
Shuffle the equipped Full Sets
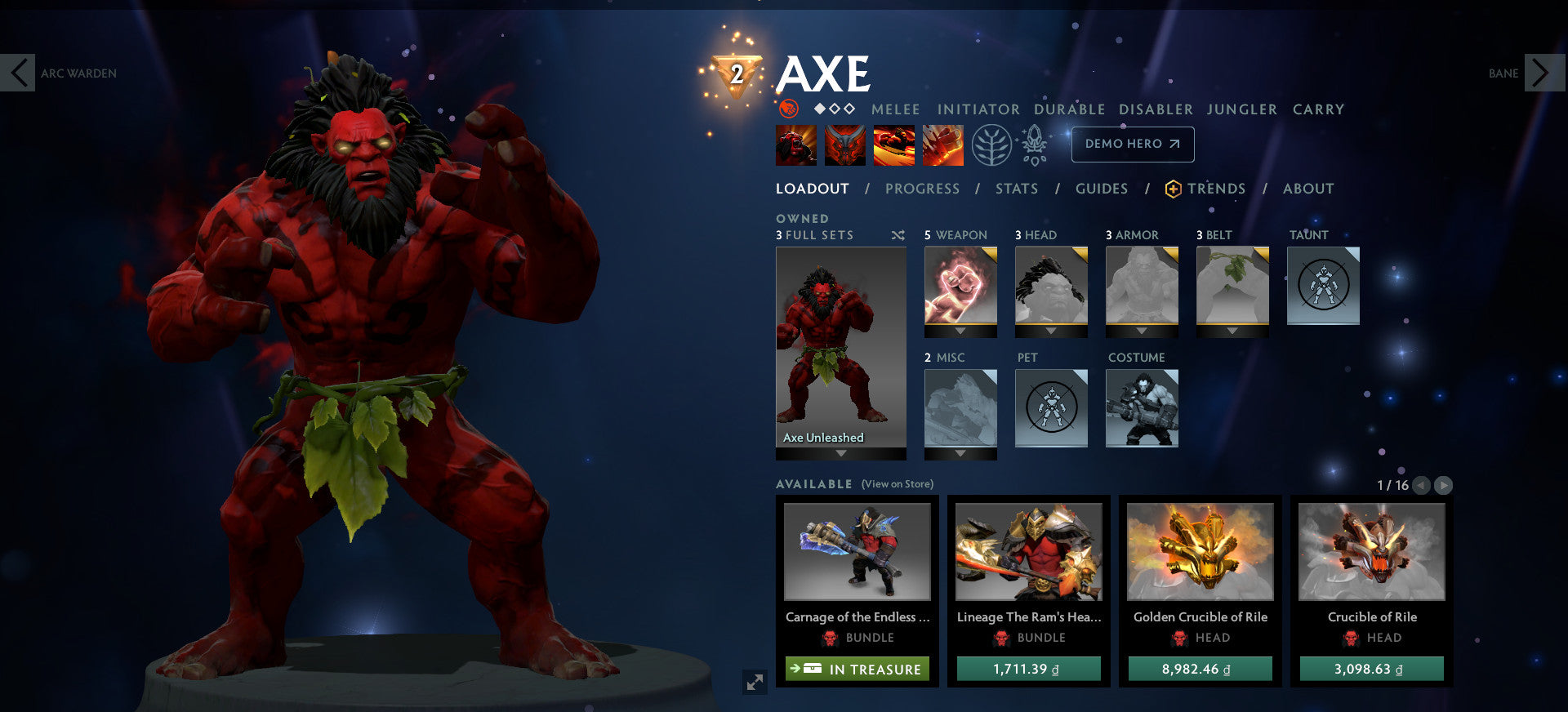click(898, 235)
